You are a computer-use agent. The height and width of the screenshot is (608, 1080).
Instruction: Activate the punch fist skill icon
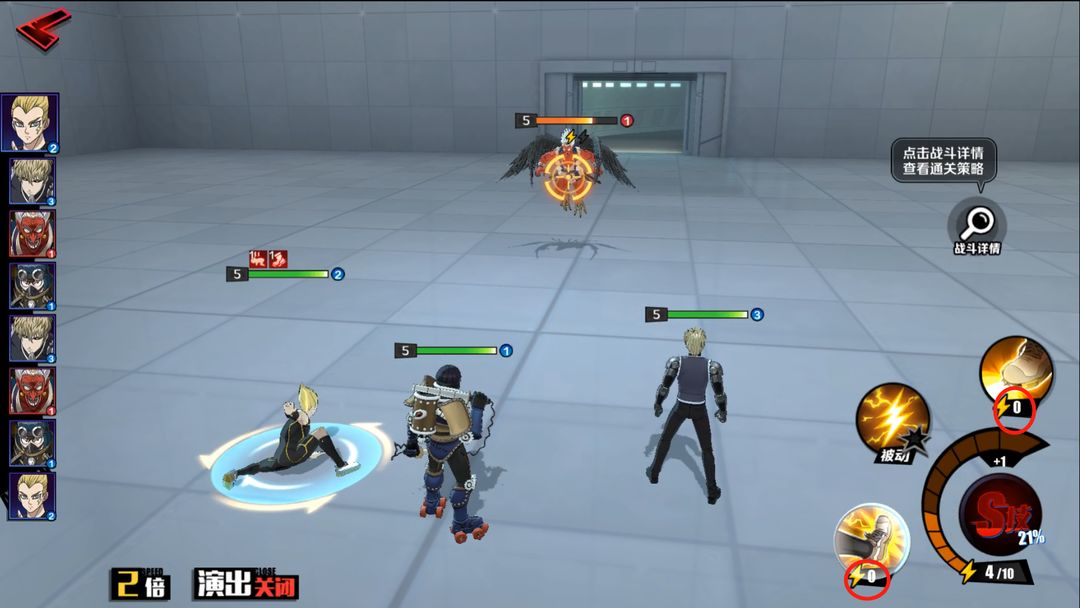[1015, 372]
